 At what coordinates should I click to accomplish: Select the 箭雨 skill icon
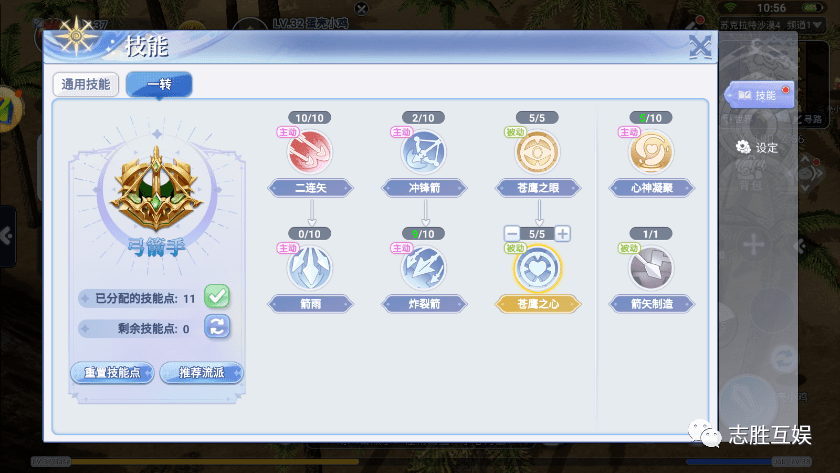310,267
